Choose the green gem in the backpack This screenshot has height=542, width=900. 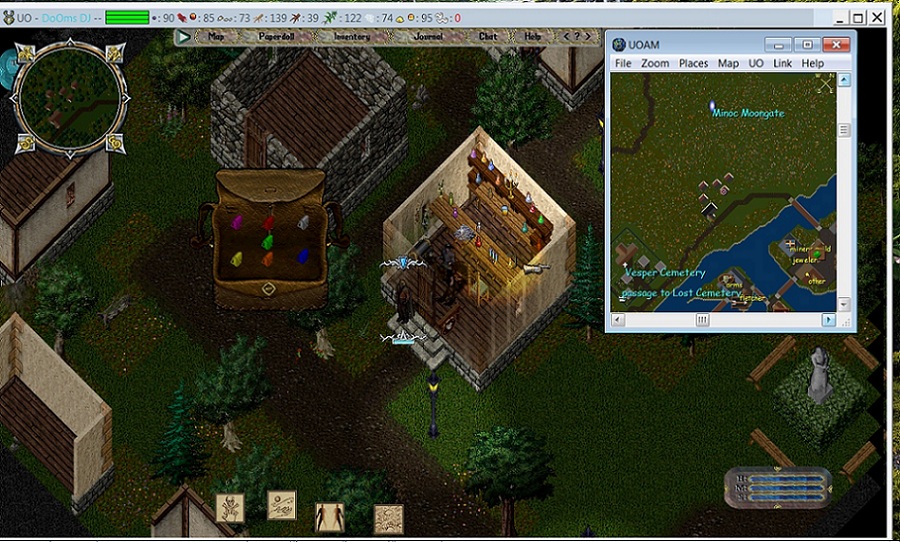click(267, 241)
